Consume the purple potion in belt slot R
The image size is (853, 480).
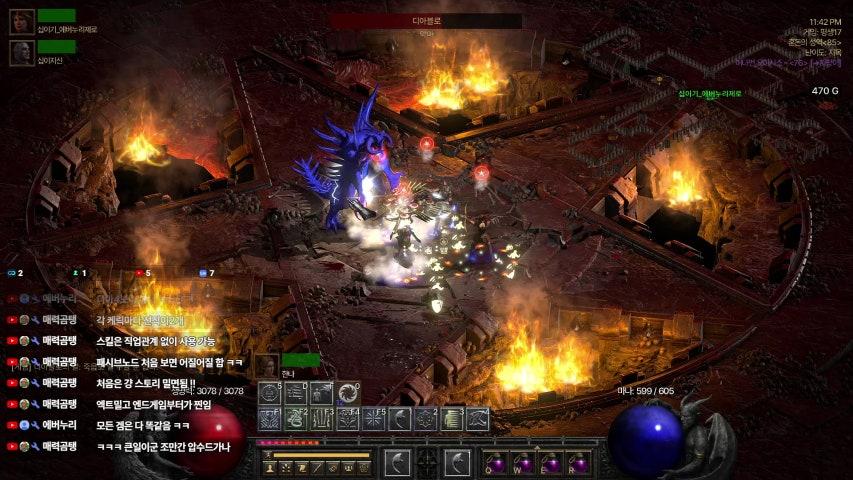tap(577, 463)
